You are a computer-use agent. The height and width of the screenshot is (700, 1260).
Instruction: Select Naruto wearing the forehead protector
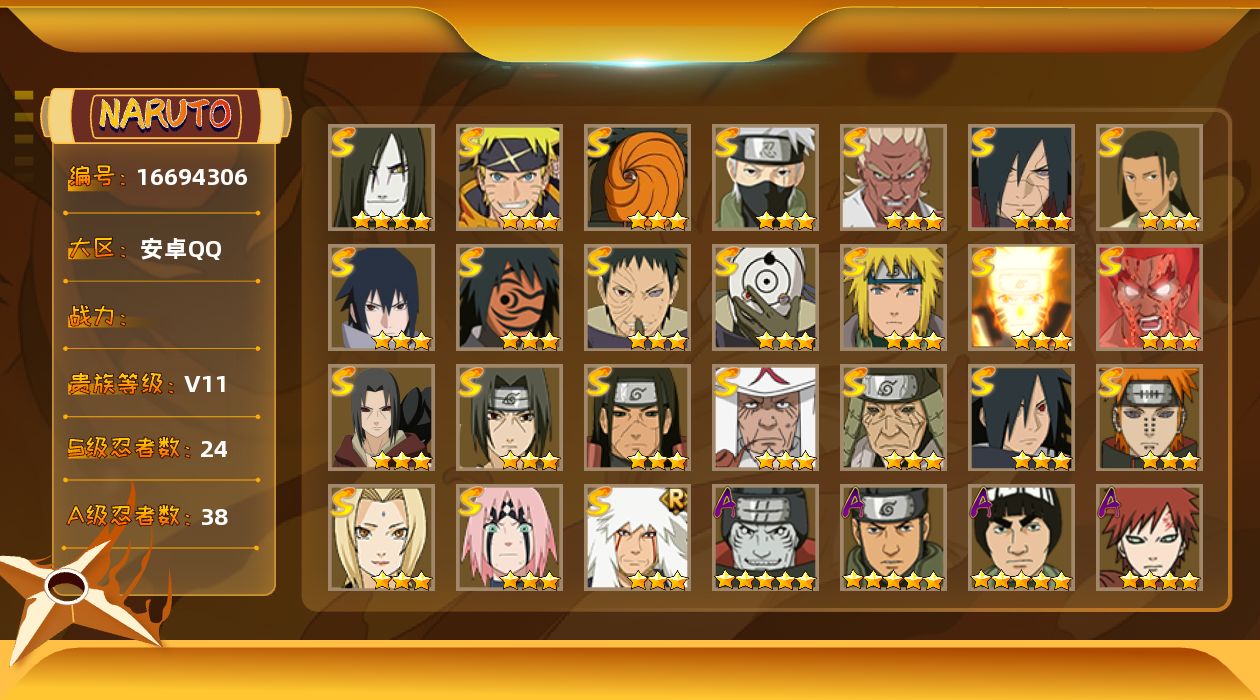click(509, 177)
